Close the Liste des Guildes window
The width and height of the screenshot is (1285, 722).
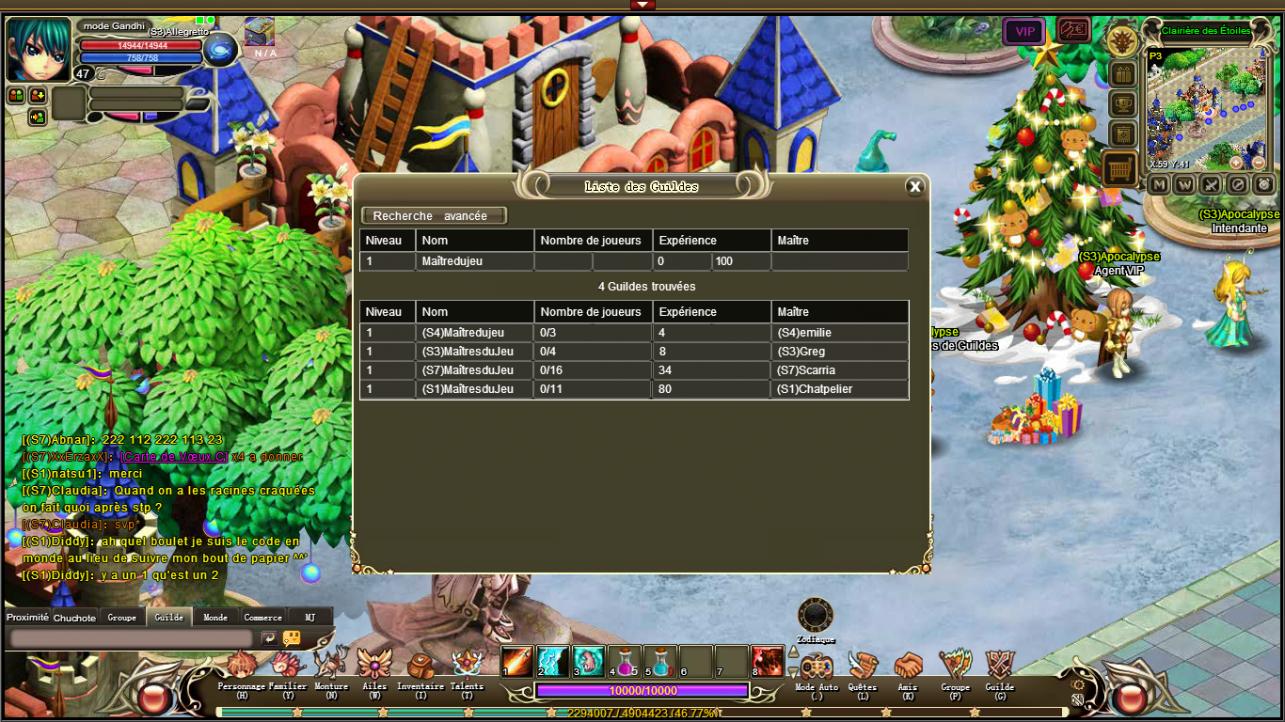tap(914, 186)
